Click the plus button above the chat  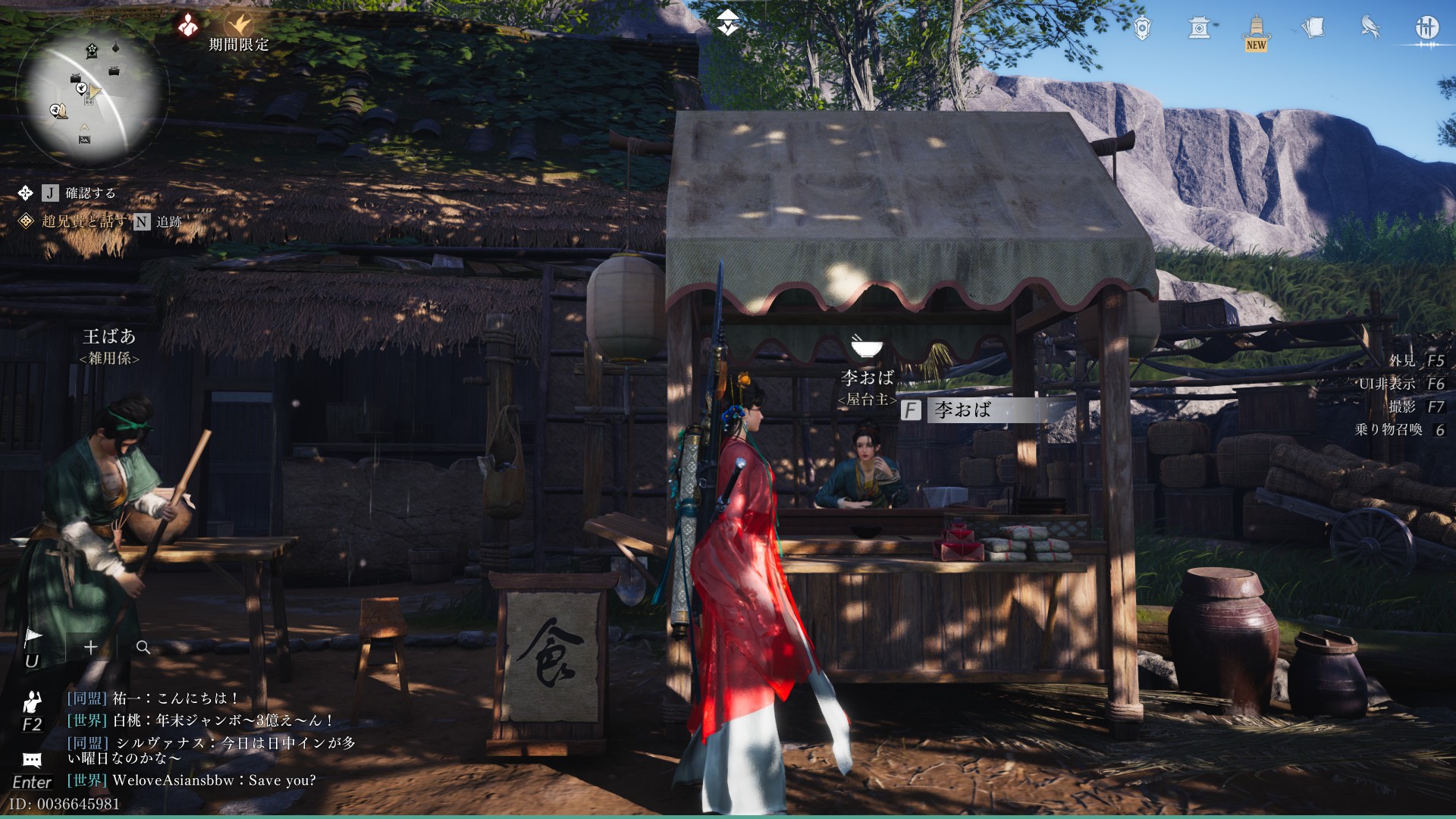click(x=91, y=647)
